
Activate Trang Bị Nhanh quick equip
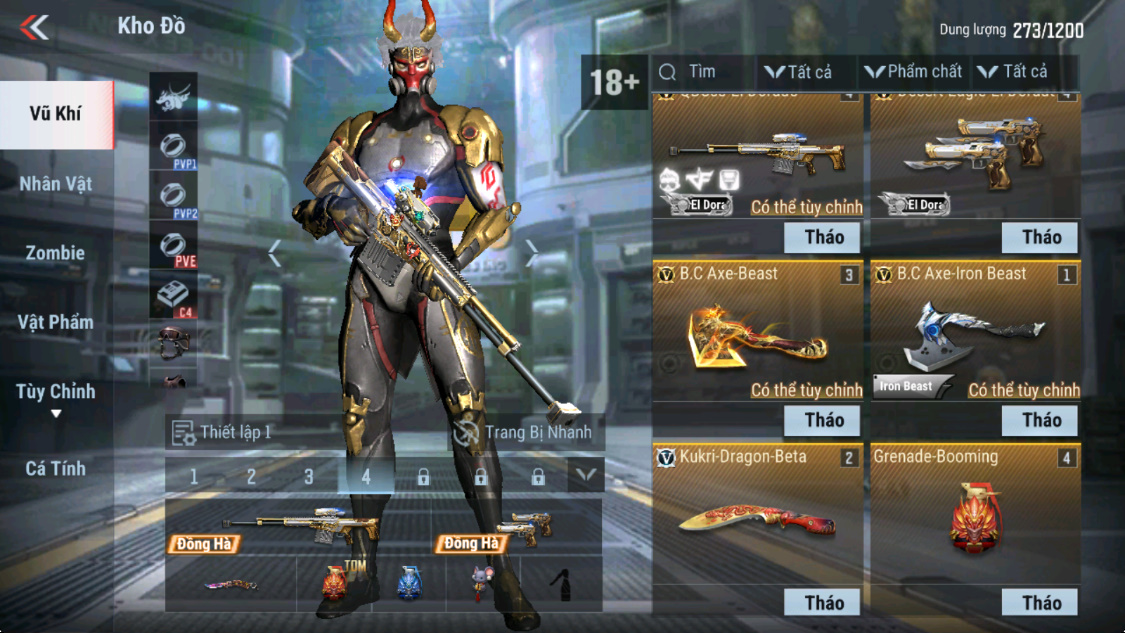tap(523, 432)
